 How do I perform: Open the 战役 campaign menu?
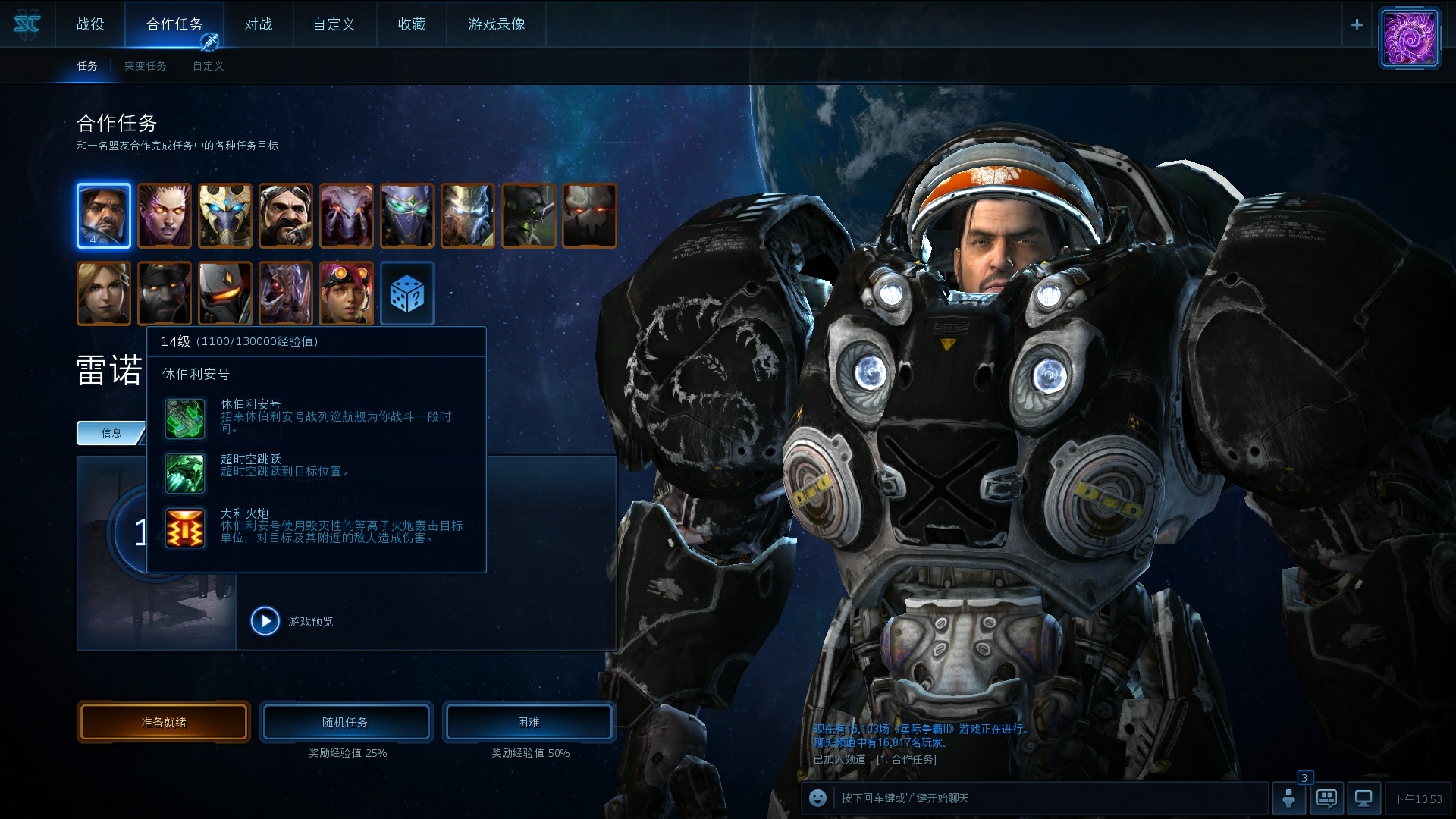(90, 24)
